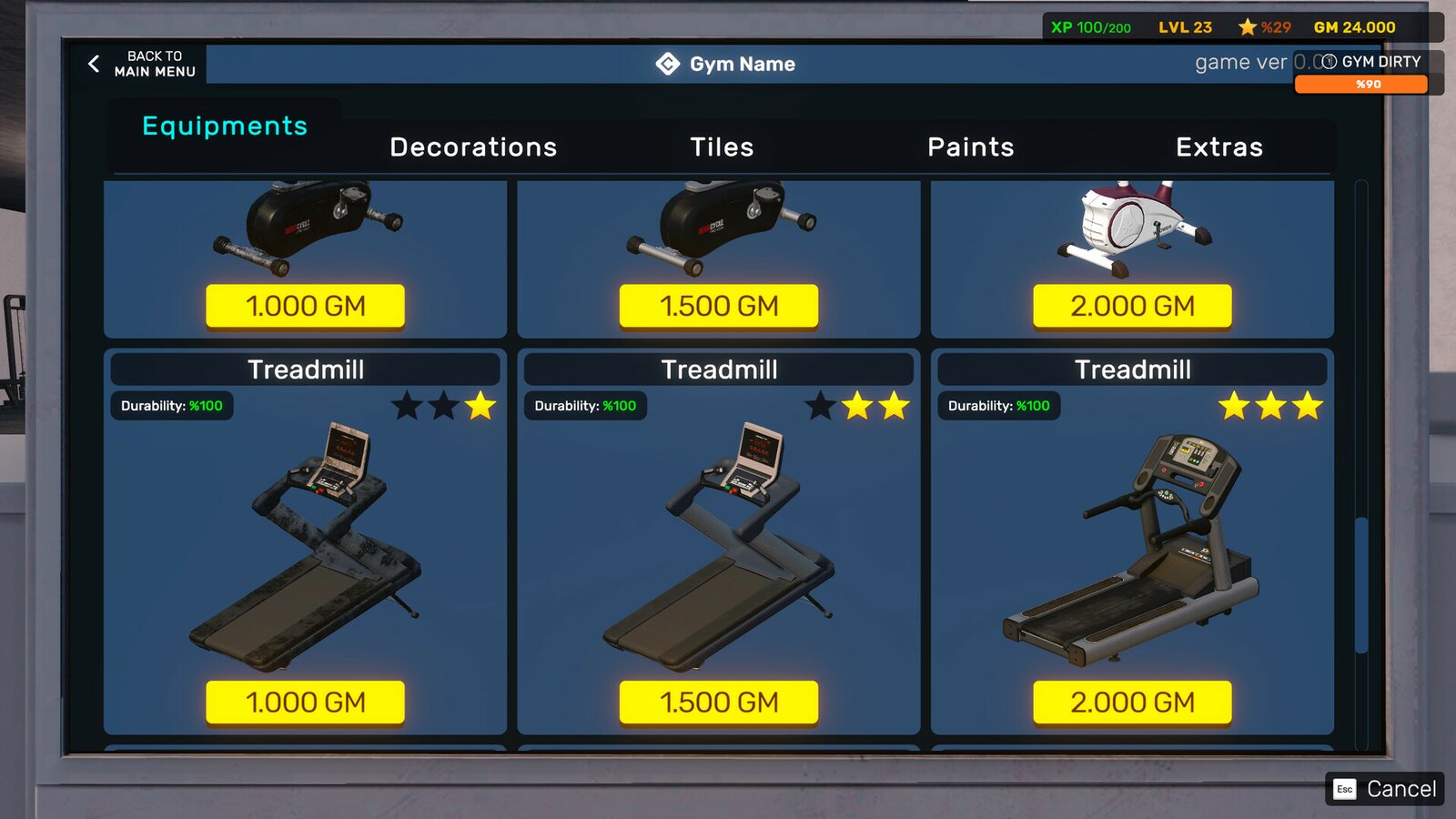1456x819 pixels.
Task: Open the Decorations tab
Action: tap(473, 147)
